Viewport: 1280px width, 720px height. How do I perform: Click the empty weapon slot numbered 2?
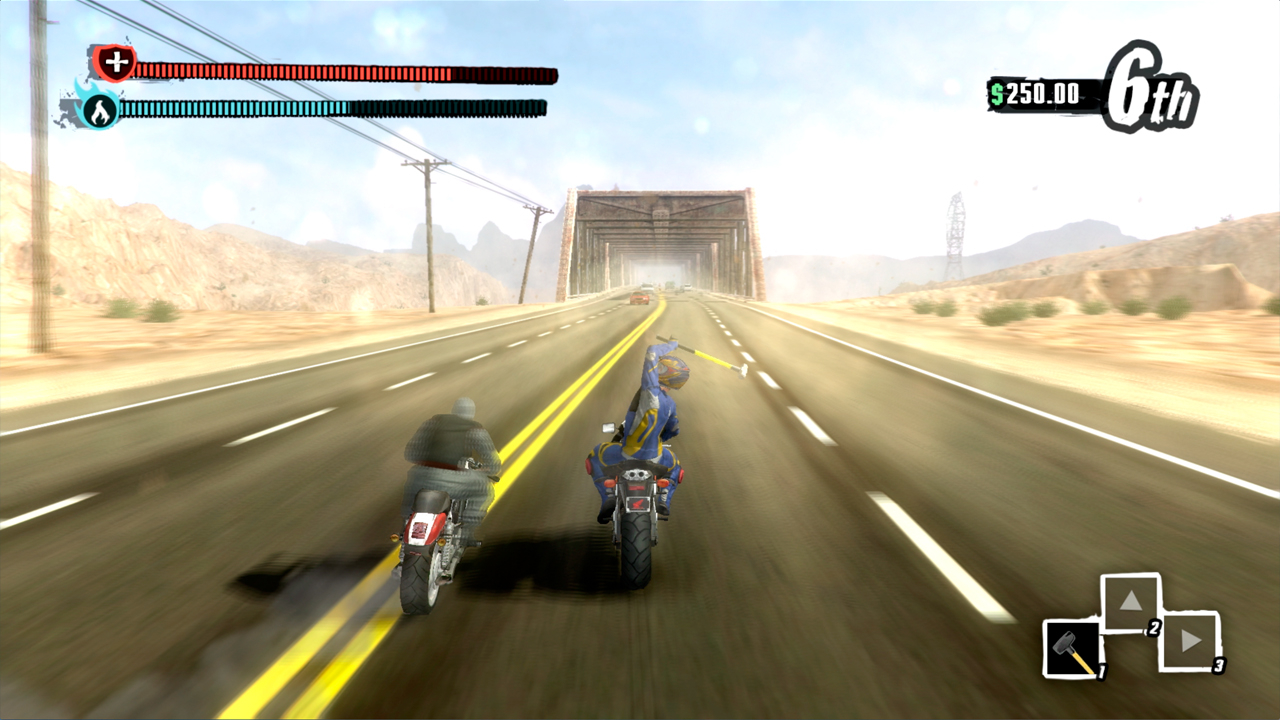pos(1133,600)
